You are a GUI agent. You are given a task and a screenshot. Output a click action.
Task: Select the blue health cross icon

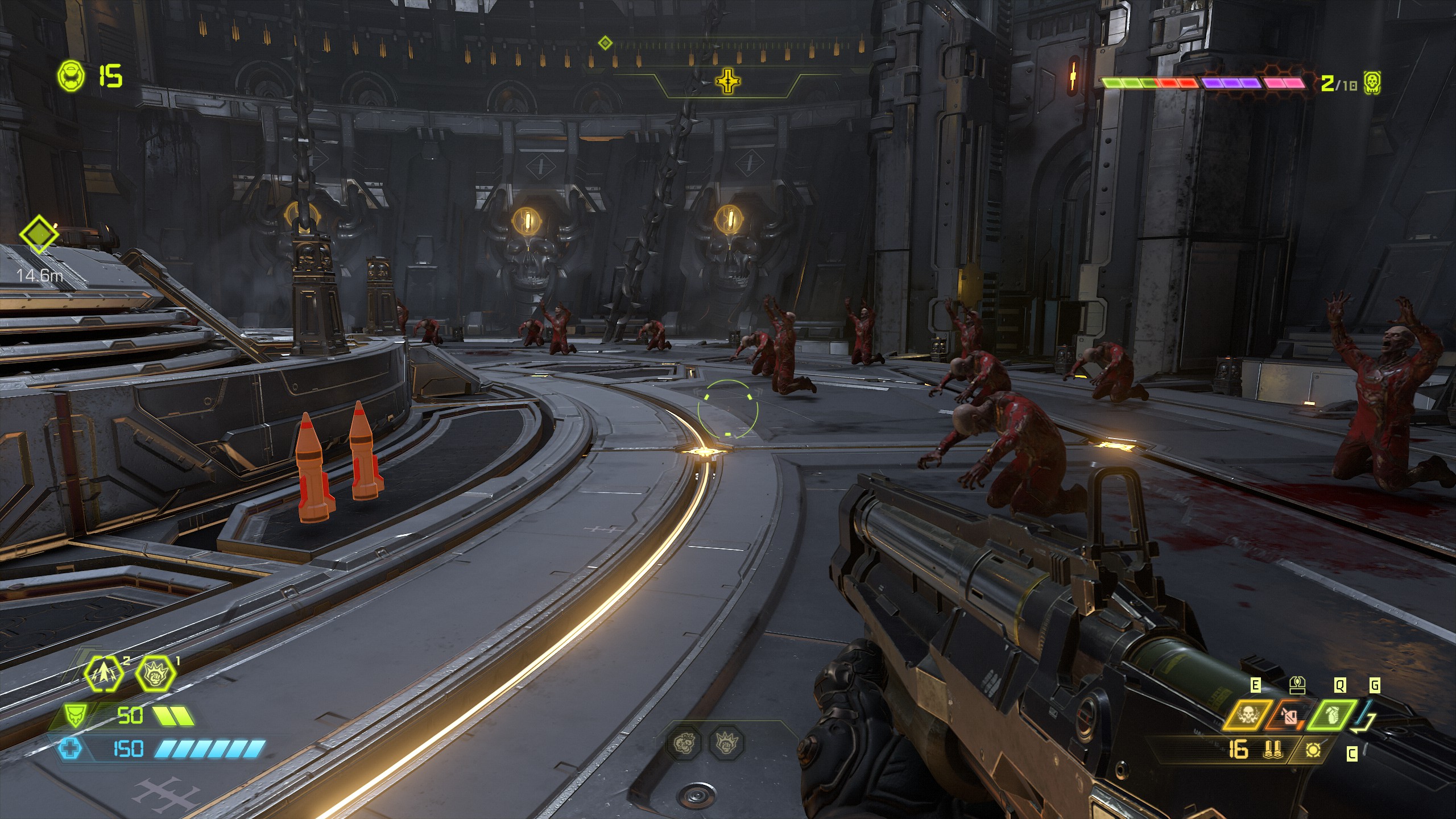(71, 748)
